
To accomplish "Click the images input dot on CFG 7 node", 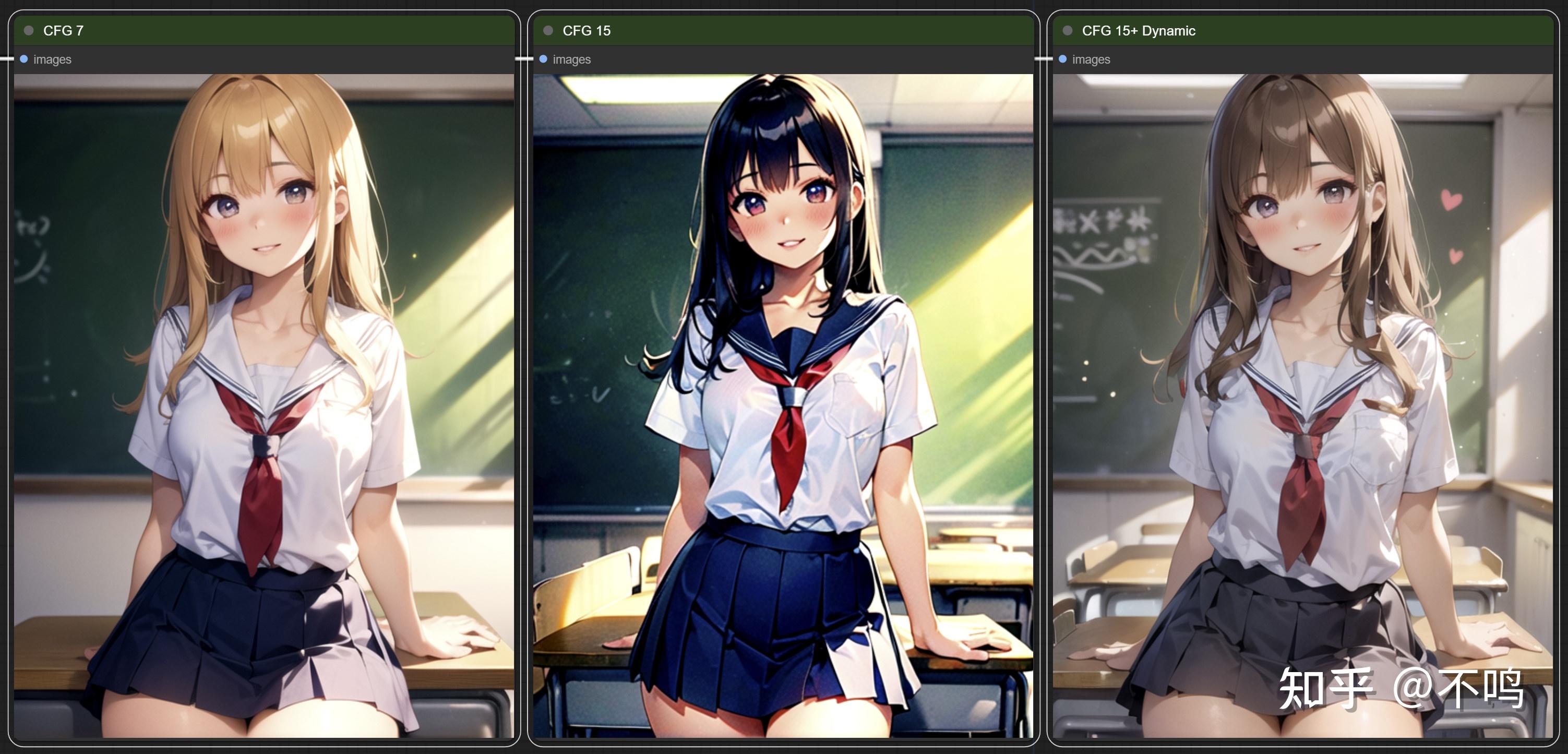I will tap(23, 59).
